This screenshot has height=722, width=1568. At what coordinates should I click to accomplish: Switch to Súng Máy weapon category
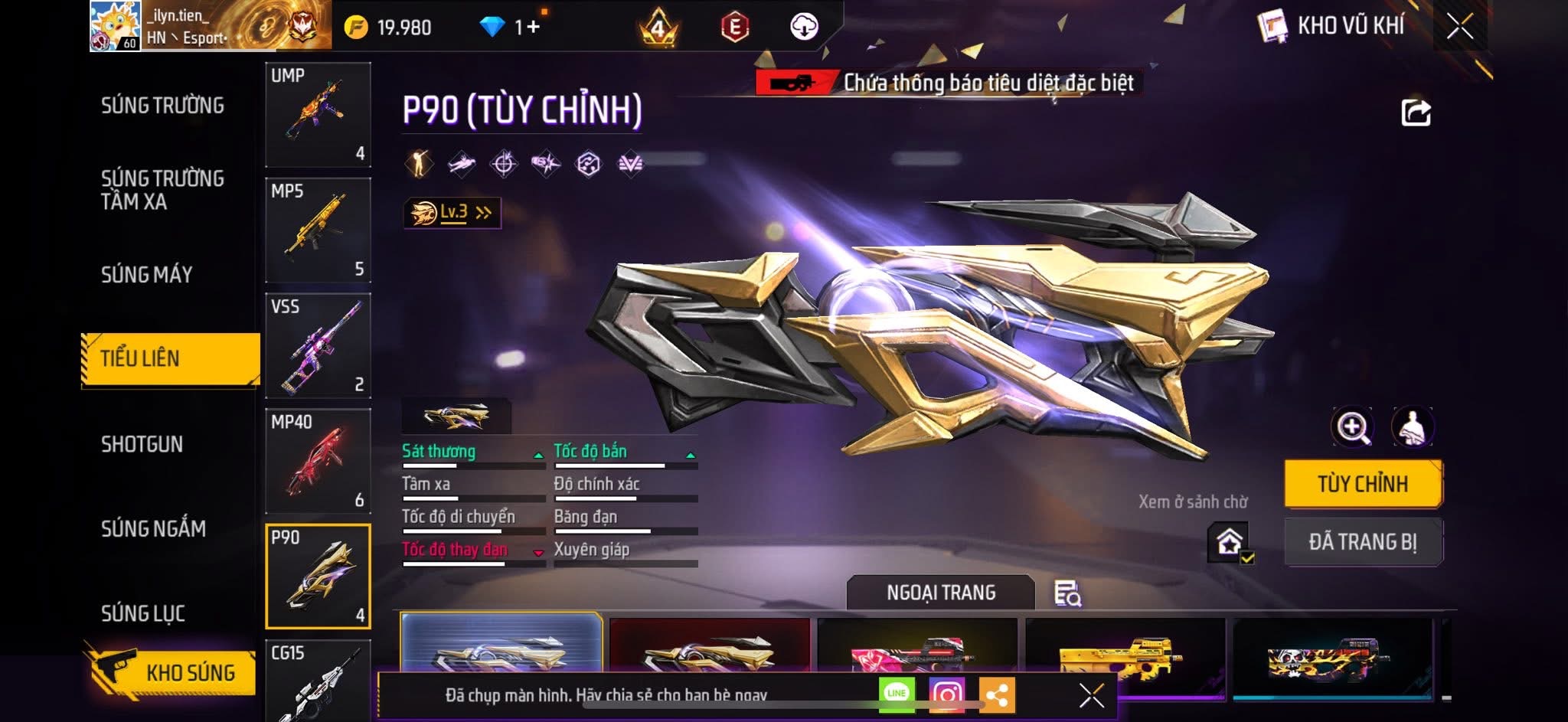(x=146, y=274)
